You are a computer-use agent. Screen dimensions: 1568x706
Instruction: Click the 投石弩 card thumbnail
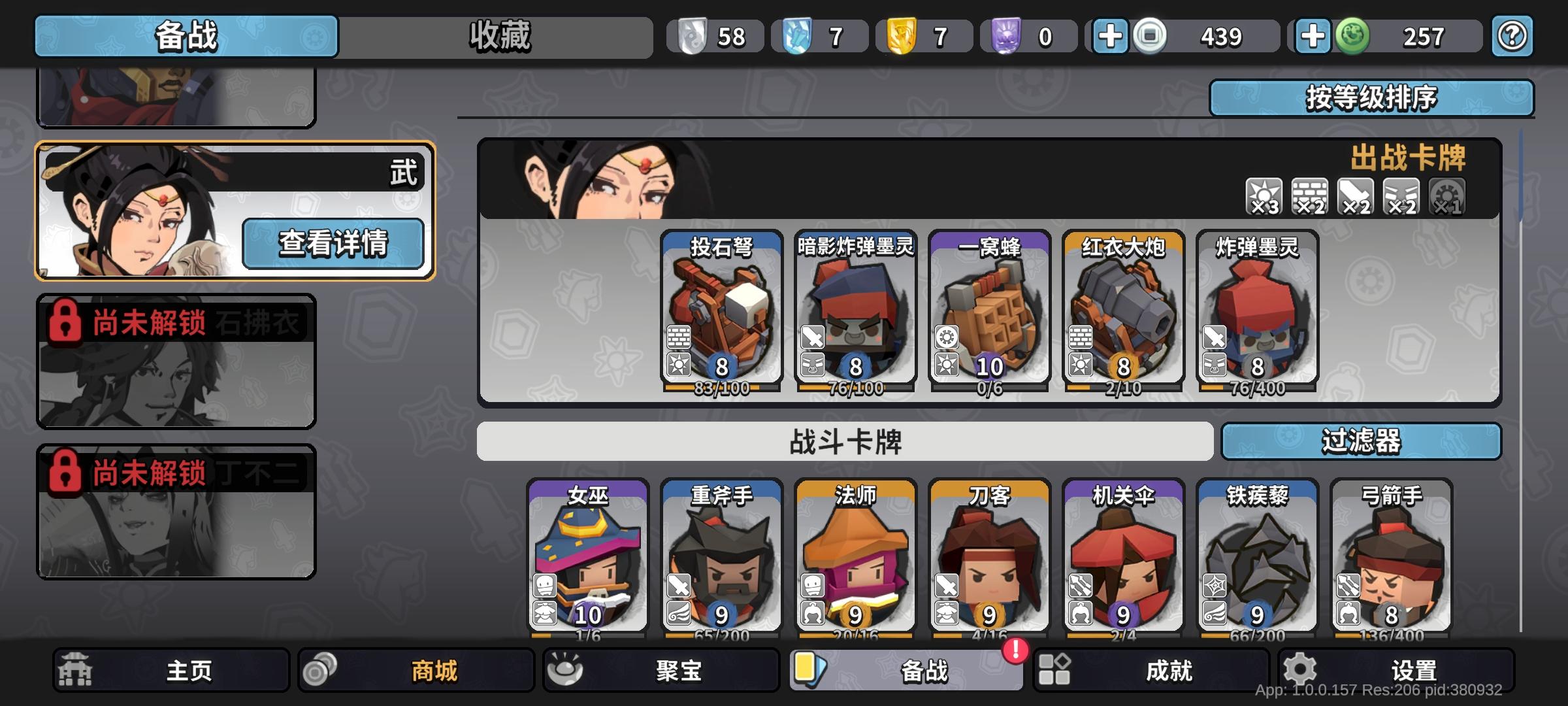click(719, 314)
